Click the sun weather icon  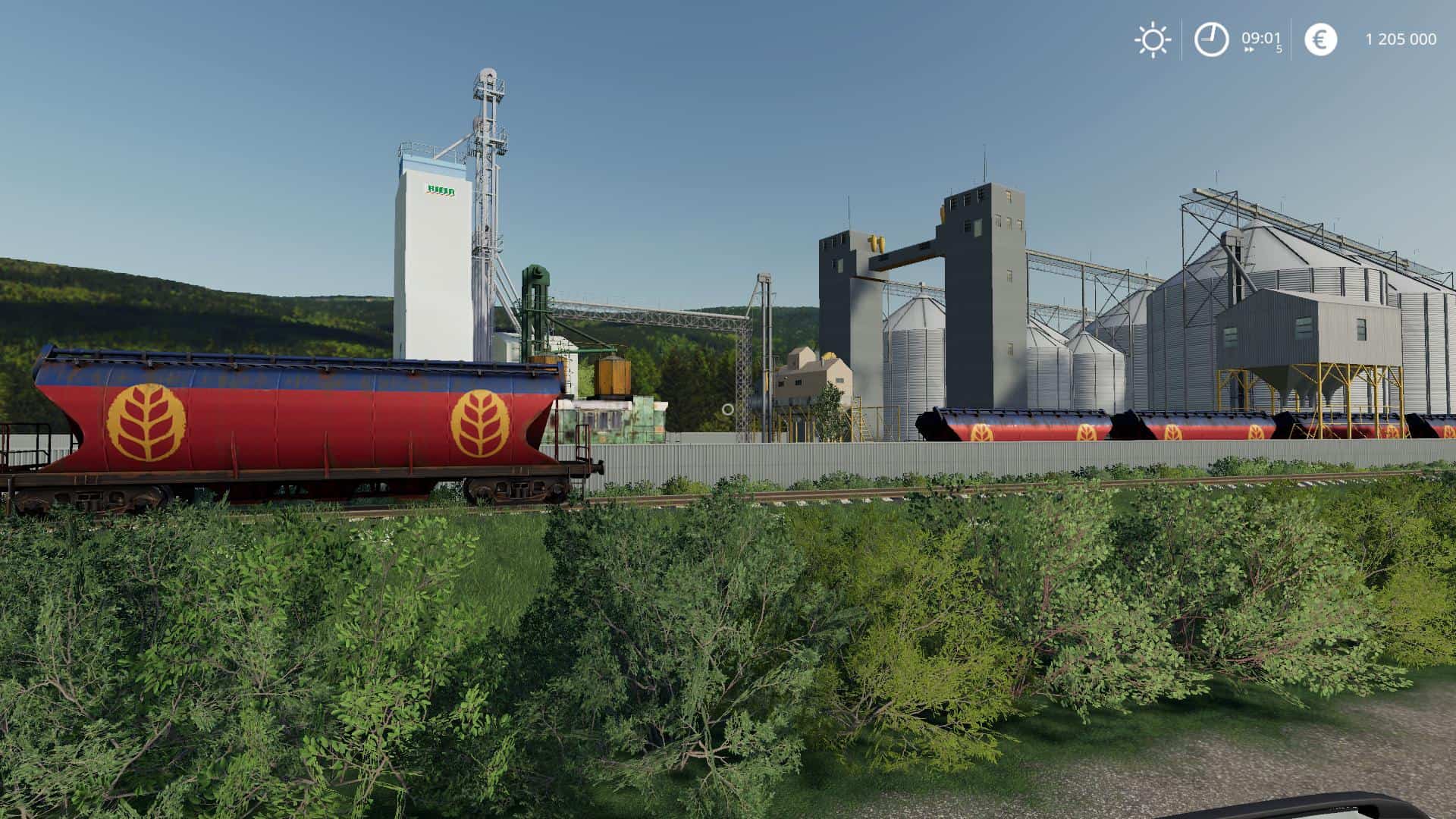click(x=1153, y=39)
